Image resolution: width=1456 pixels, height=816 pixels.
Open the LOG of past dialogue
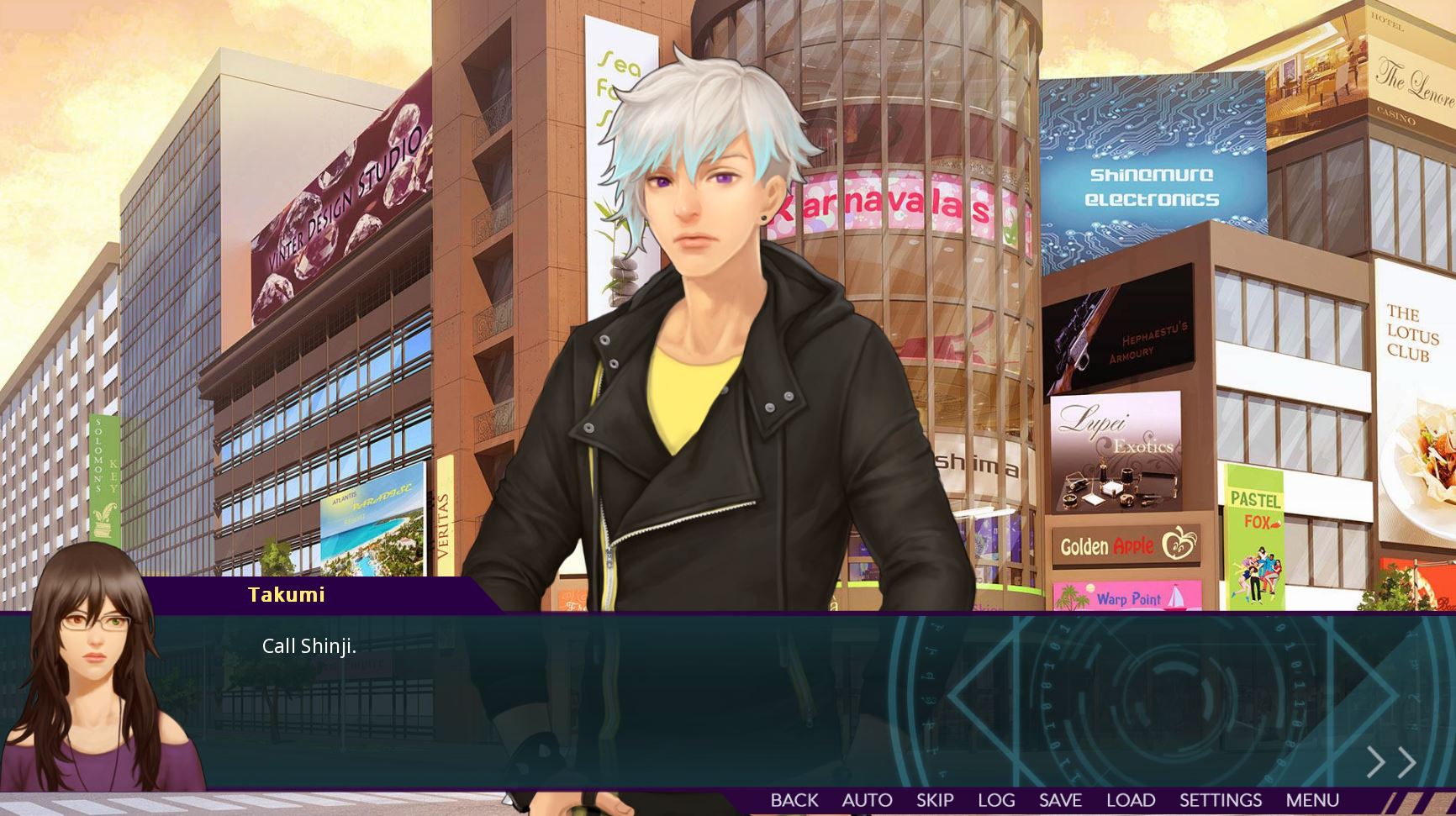tap(997, 799)
